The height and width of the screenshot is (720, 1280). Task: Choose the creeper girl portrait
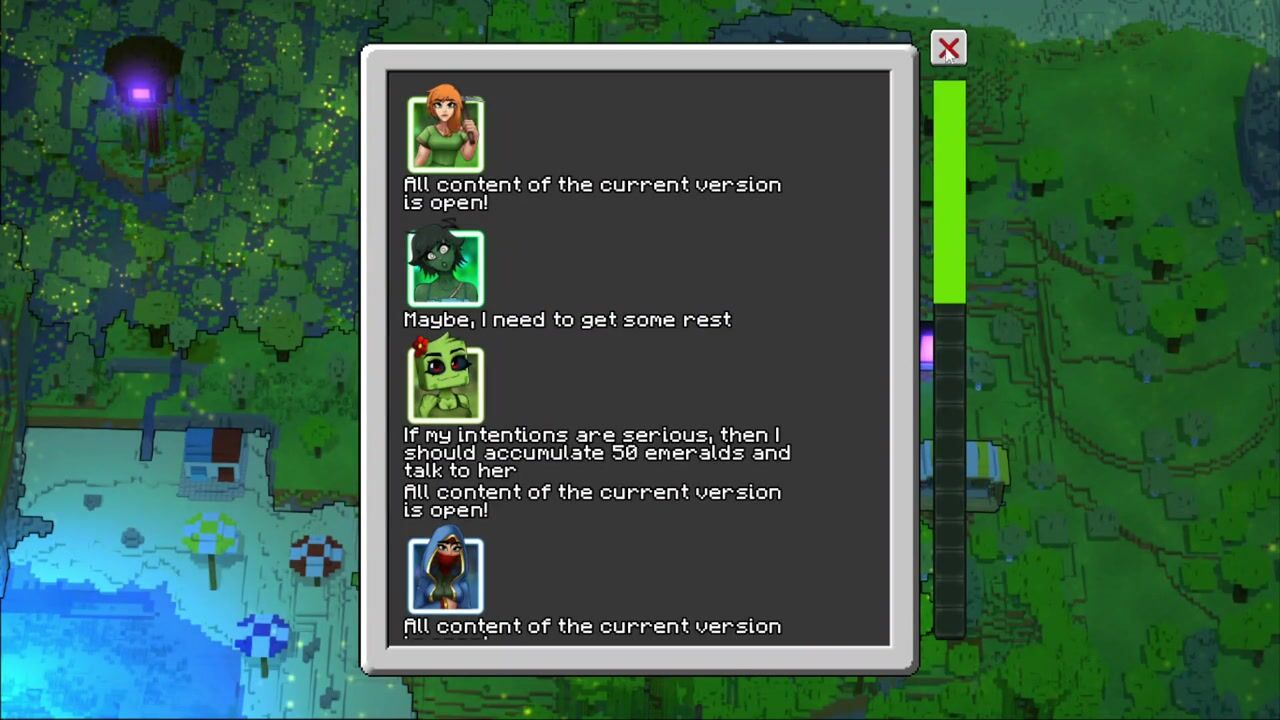click(x=445, y=382)
